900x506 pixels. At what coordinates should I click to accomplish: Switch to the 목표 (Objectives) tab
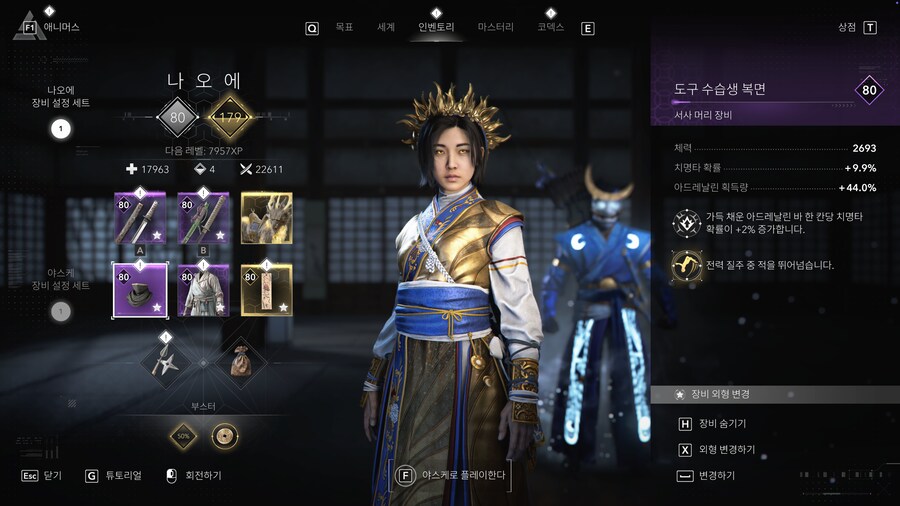(x=344, y=28)
